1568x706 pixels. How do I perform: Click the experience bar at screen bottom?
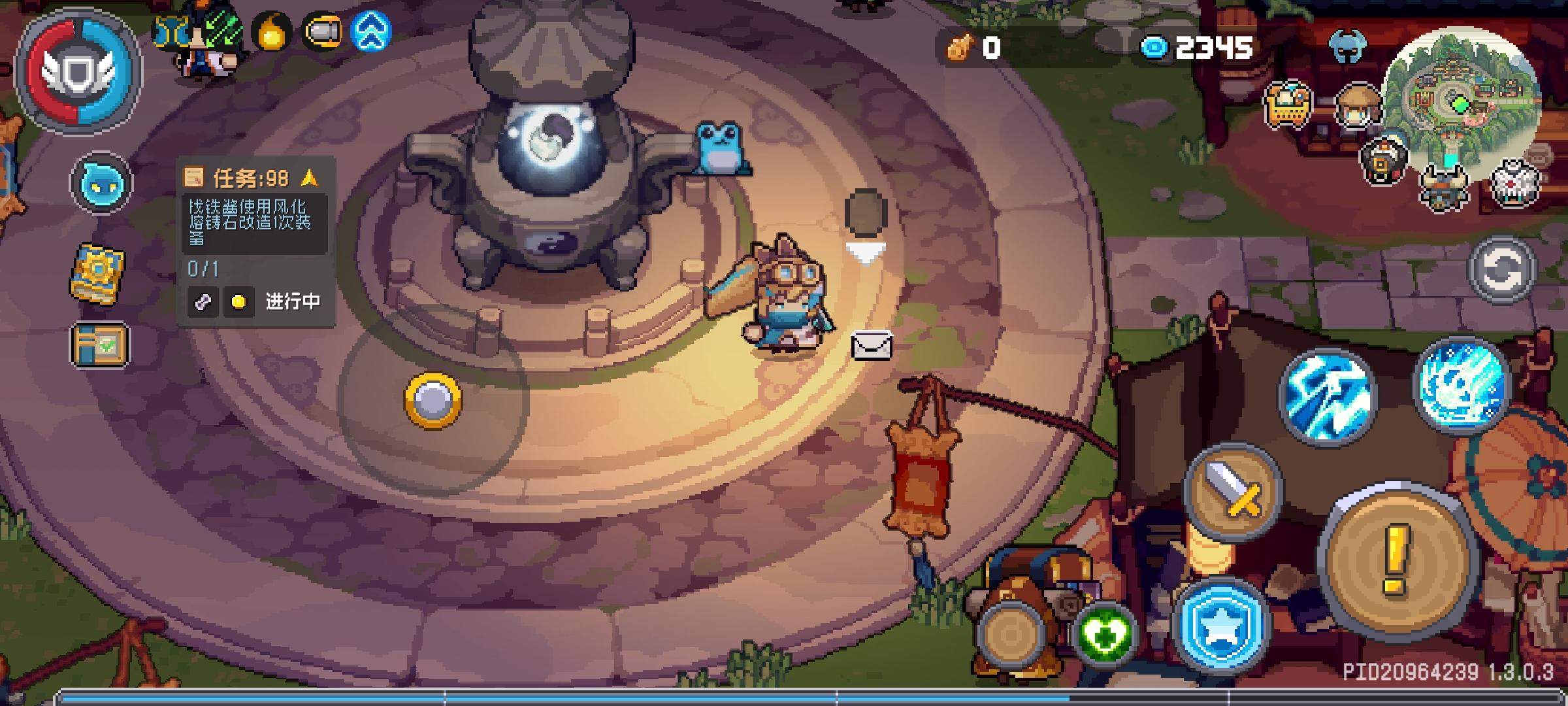784,696
